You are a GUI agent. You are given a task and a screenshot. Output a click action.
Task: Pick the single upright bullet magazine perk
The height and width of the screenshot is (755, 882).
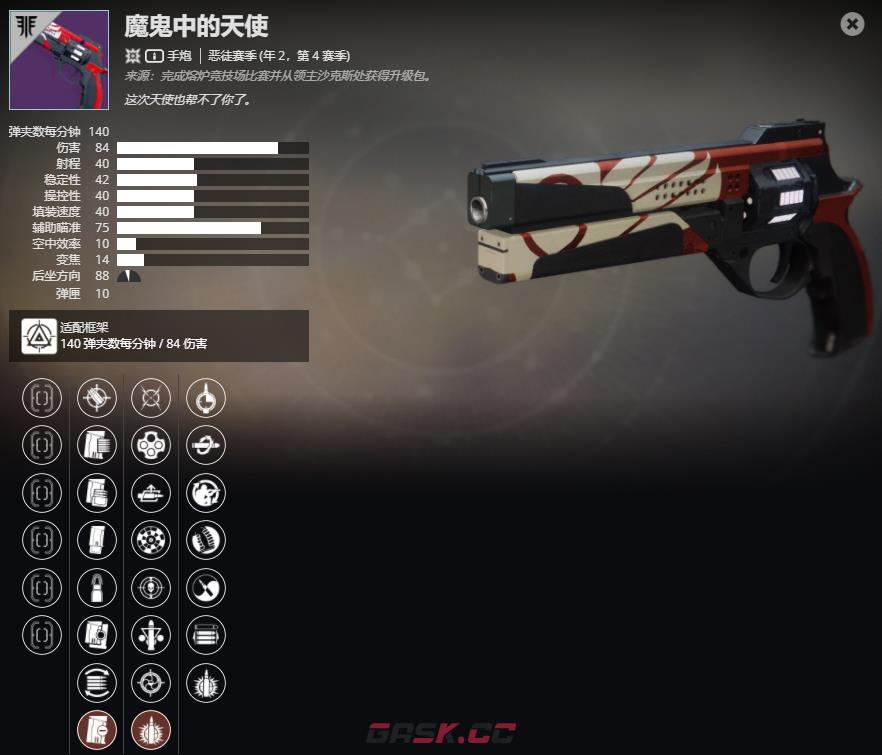[x=97, y=587]
